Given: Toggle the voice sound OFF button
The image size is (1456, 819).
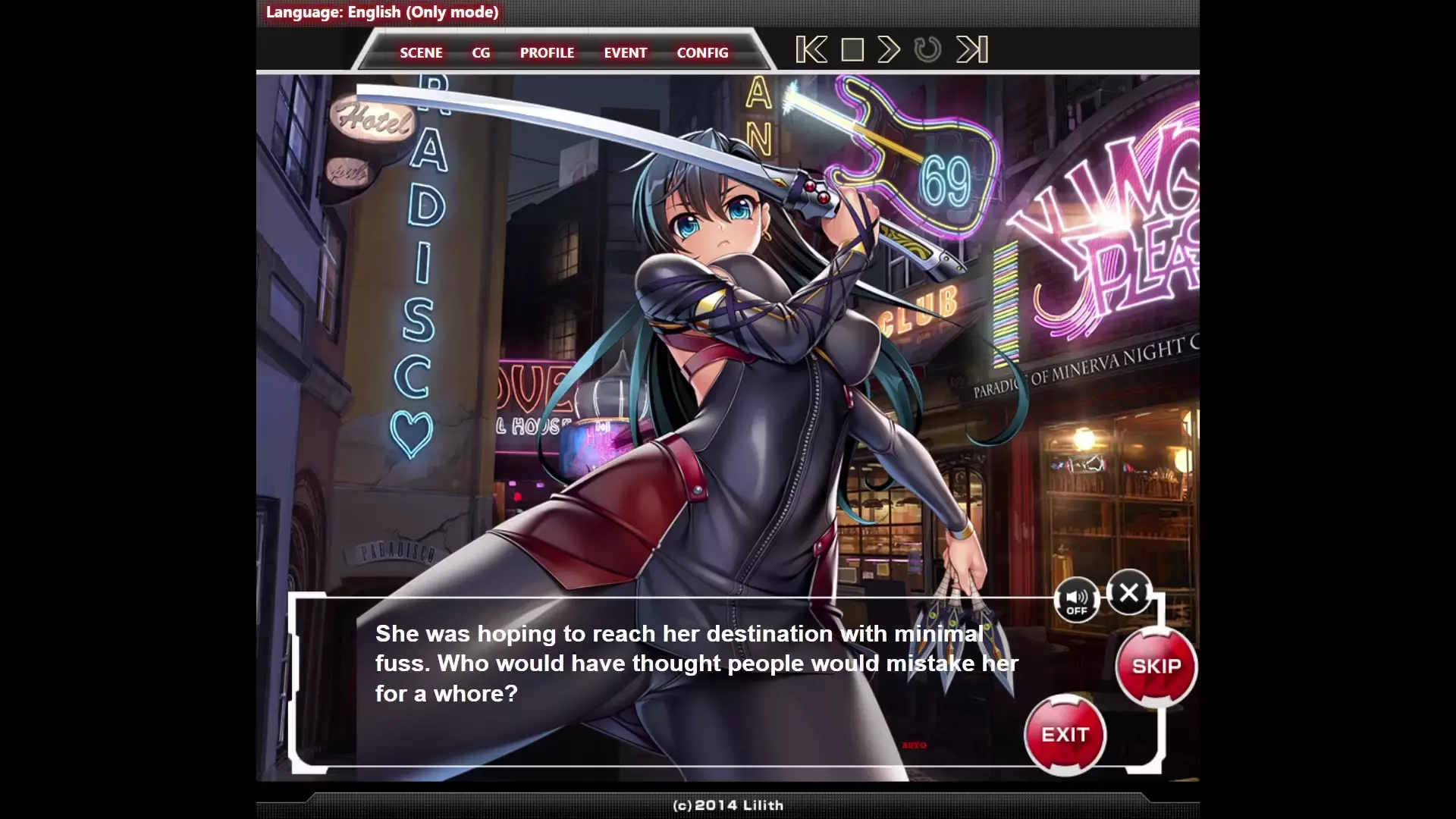Looking at the screenshot, I should tap(1077, 601).
